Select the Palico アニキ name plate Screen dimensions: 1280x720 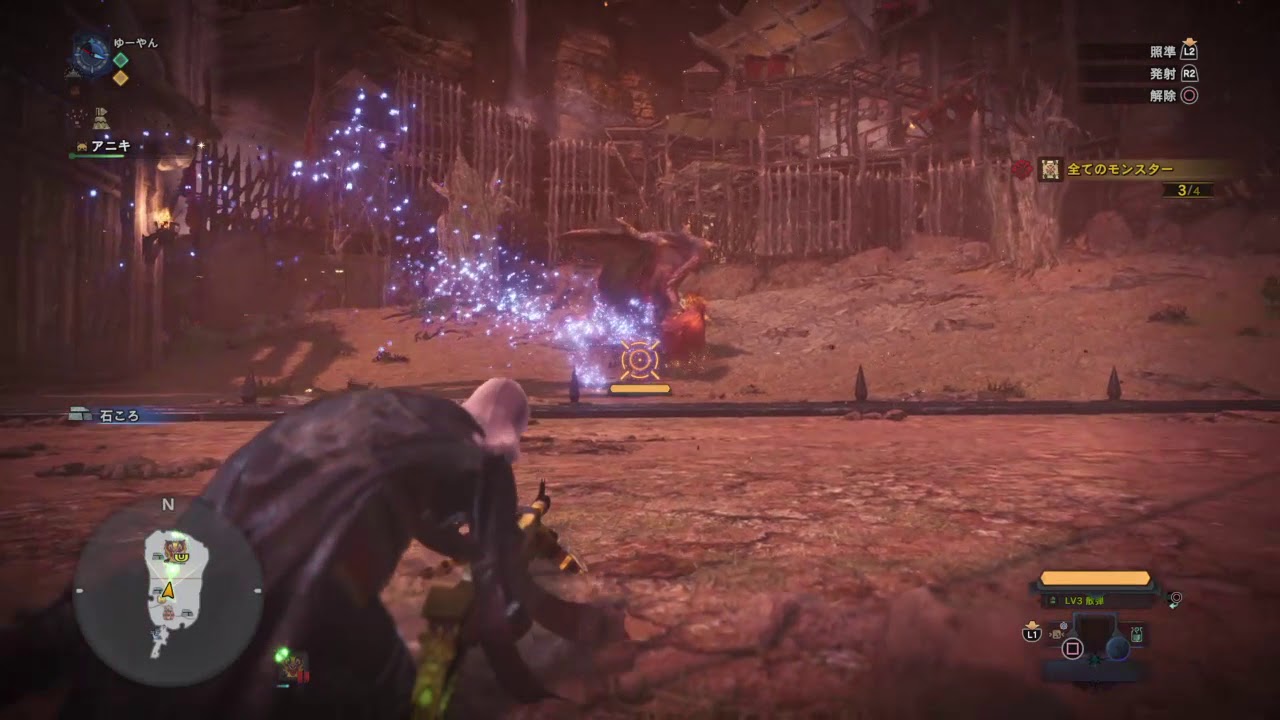click(110, 146)
